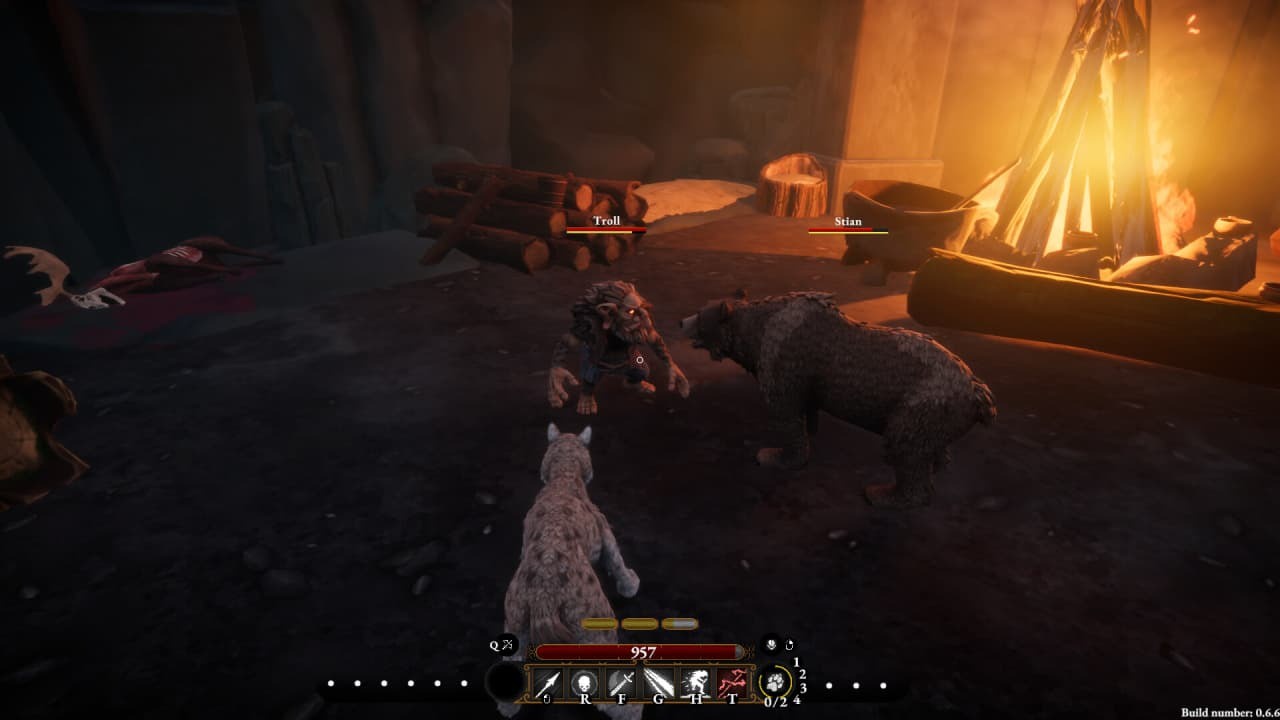Click the number 1 in the stance list
The image size is (1280, 720).
click(x=796, y=663)
